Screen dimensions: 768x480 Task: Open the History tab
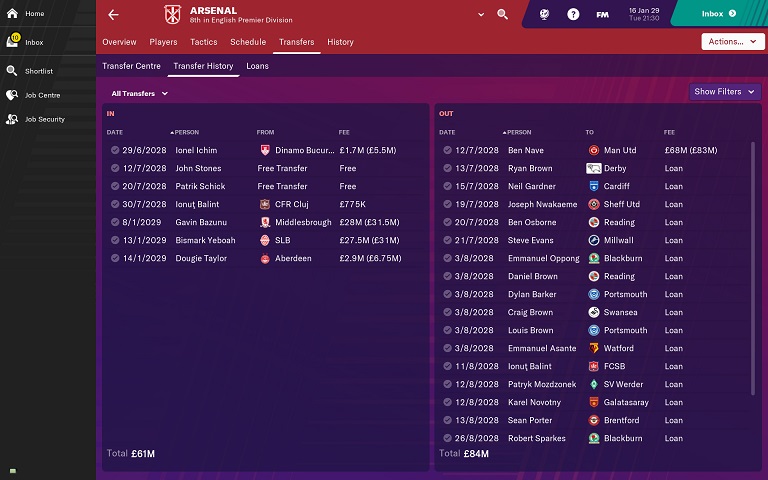(340, 42)
